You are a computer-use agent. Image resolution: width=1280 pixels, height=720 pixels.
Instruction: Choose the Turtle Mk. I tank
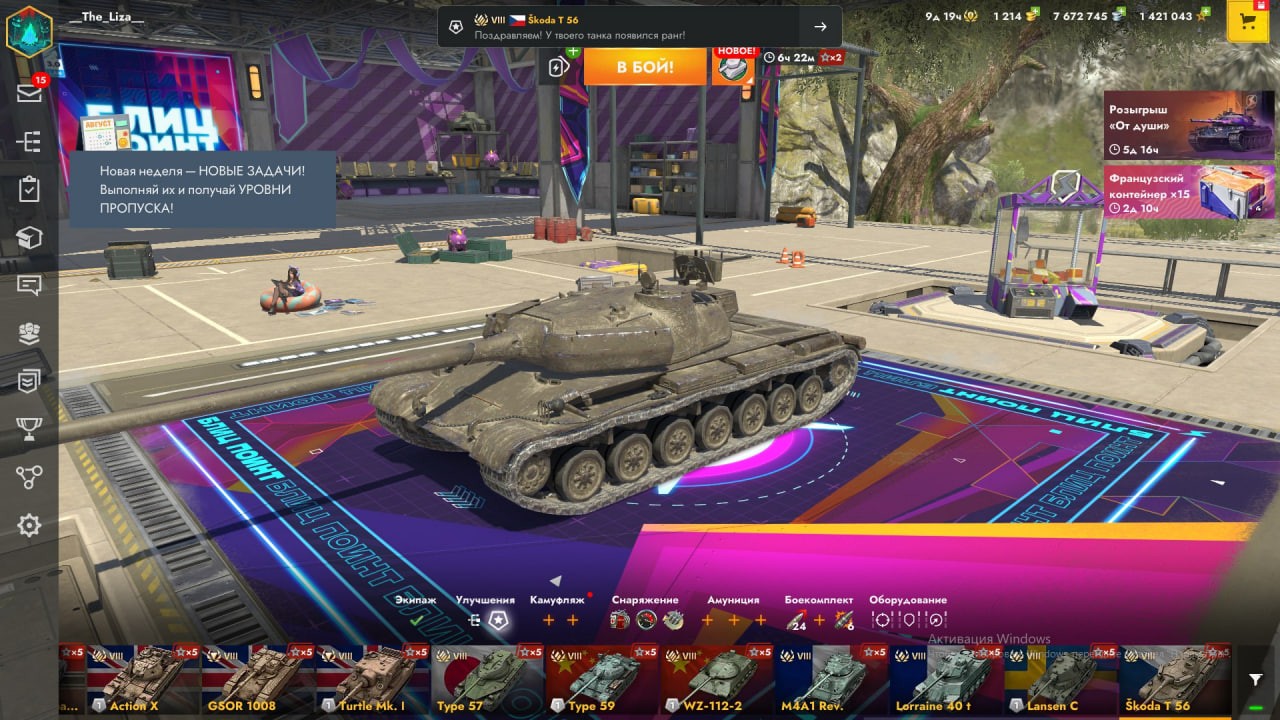pos(373,679)
